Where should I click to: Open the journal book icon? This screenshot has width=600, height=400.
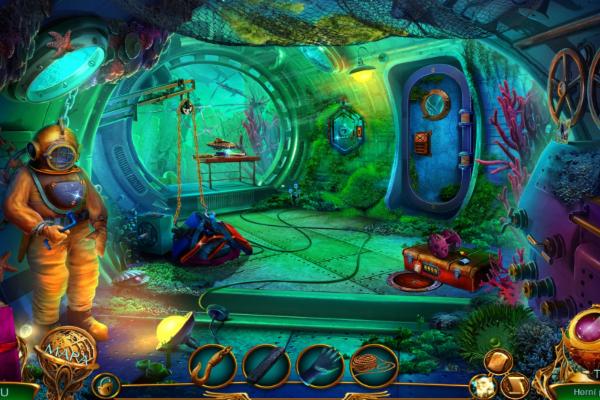(x=515, y=384)
